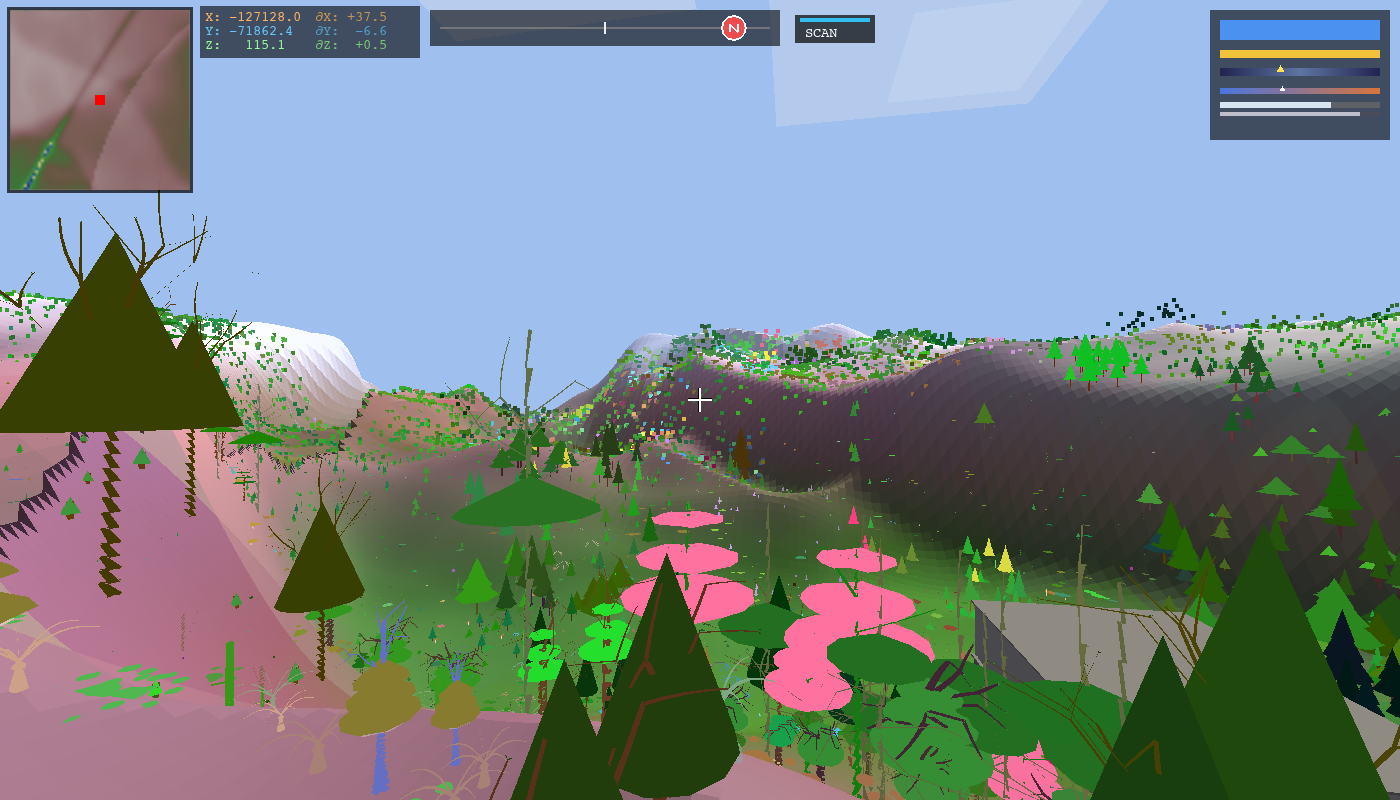Expand the coordinate telemetry panel
The height and width of the screenshot is (800, 1400).
310,31
